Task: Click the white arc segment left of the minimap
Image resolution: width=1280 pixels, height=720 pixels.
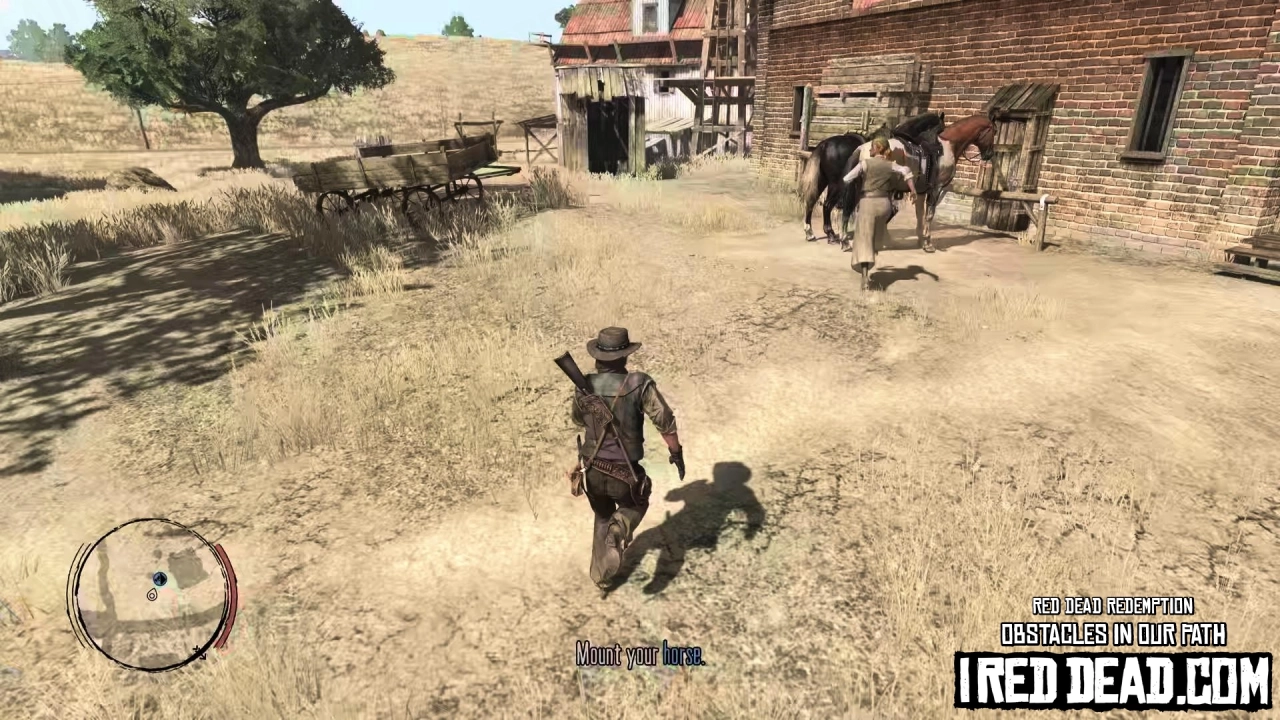Action: (78, 590)
